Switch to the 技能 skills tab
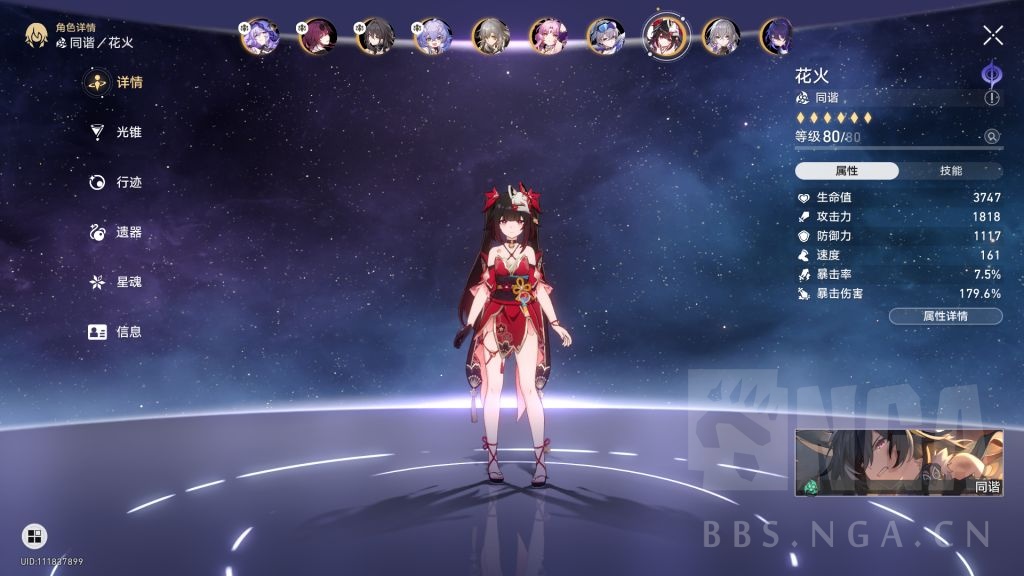The width and height of the screenshot is (1024, 576). pos(951,171)
